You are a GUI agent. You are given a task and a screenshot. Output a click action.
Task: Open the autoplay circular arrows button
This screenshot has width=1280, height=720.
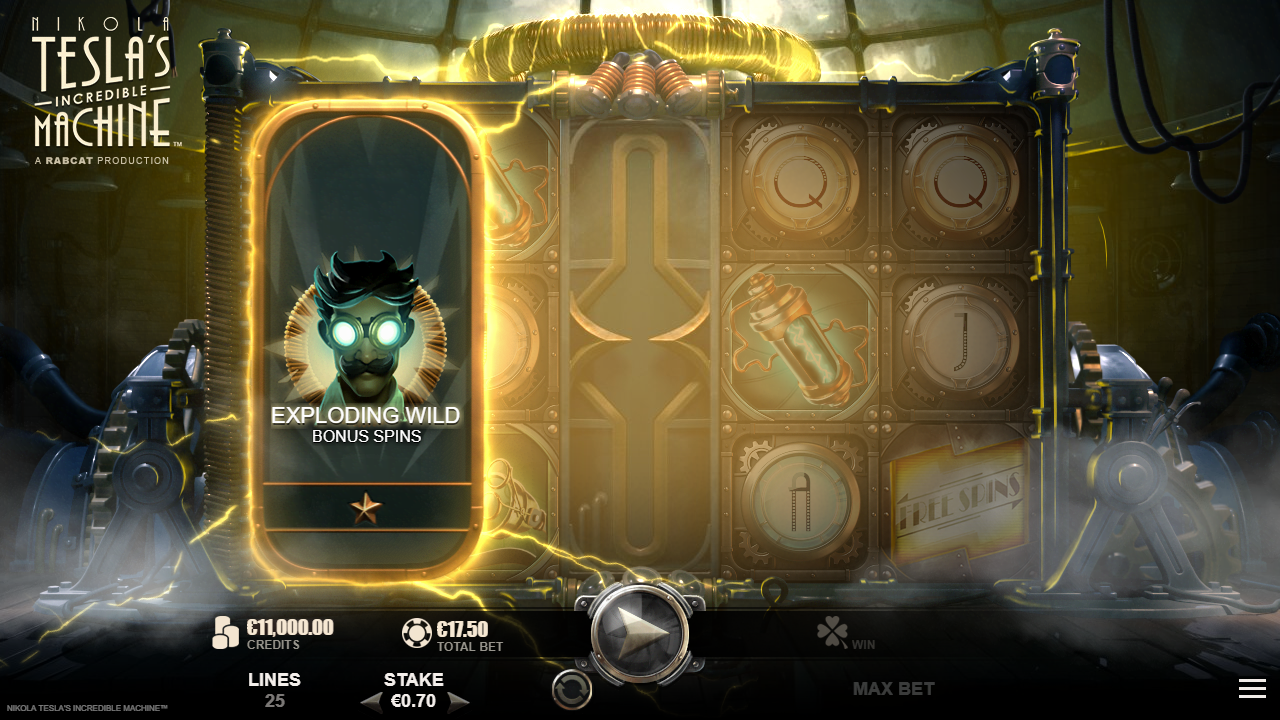(x=572, y=689)
